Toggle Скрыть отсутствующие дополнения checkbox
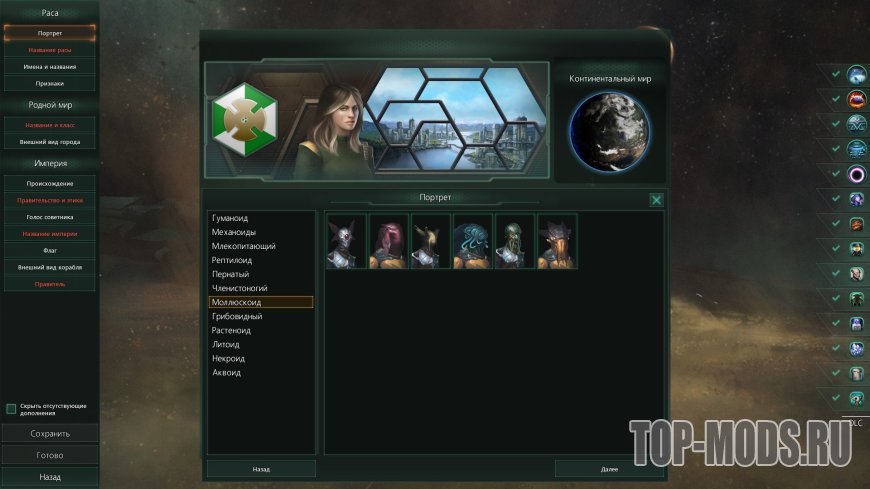This screenshot has width=870, height=489. click(x=11, y=408)
